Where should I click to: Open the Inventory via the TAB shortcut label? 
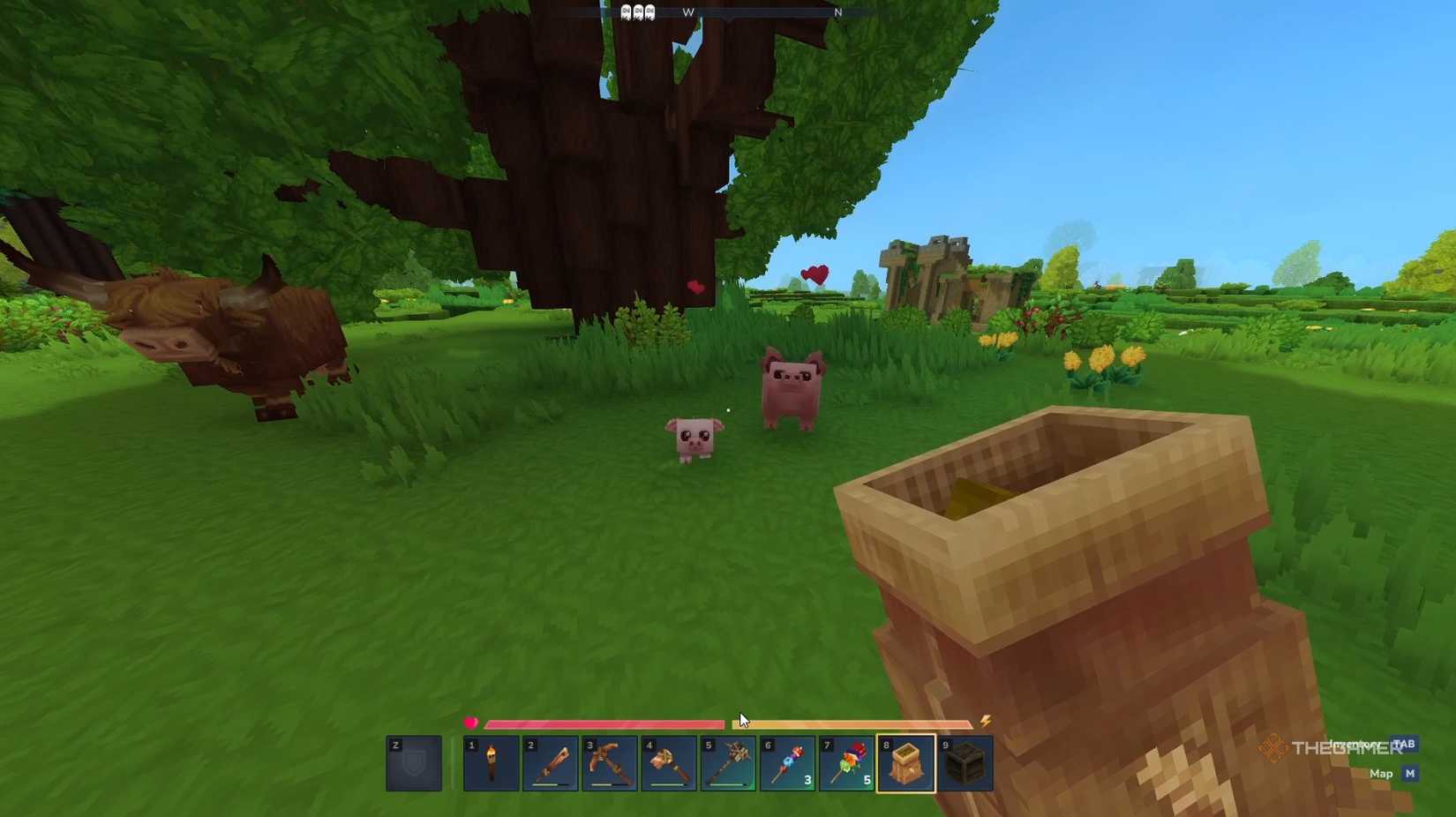(x=1407, y=746)
